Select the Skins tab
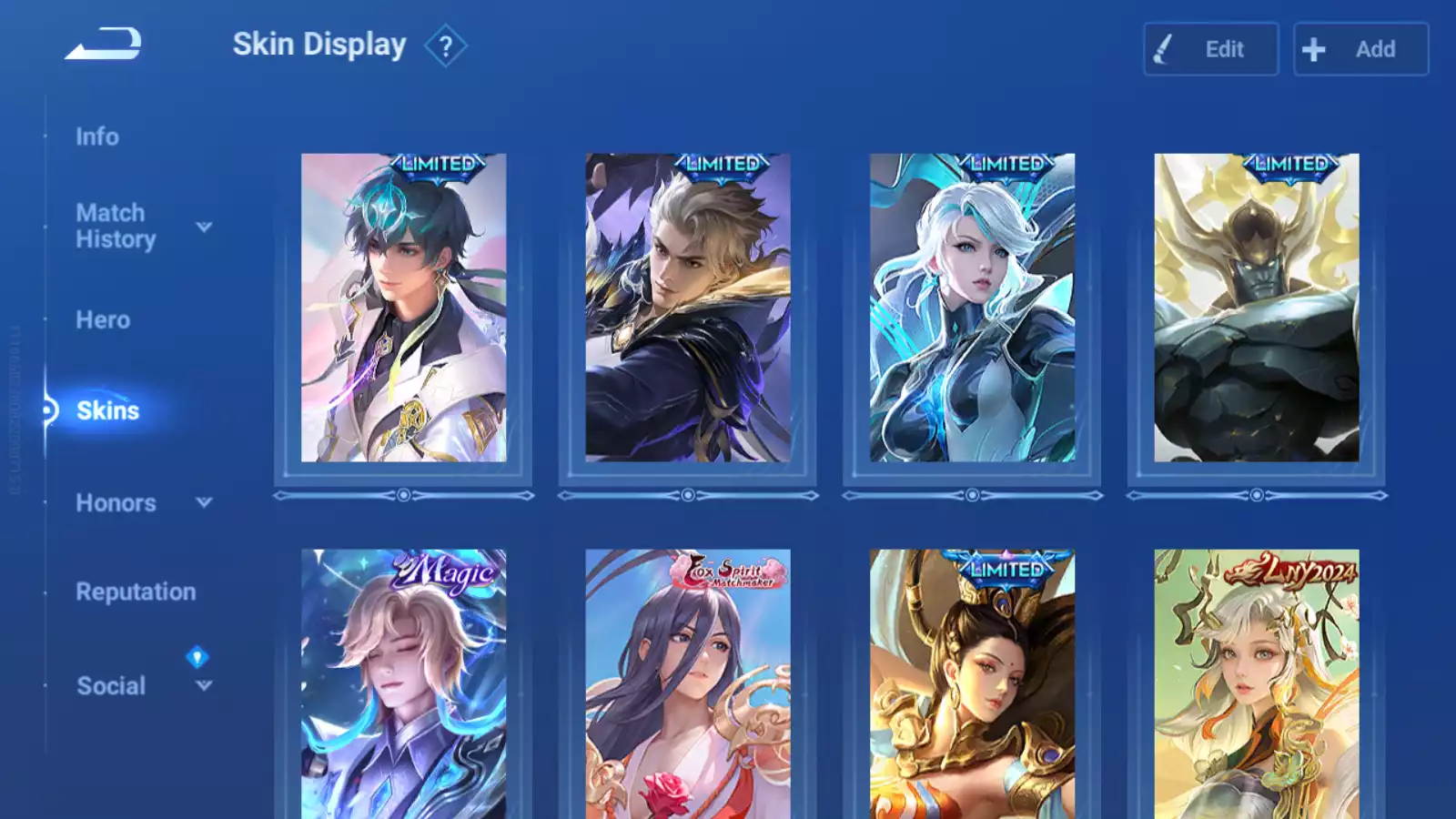Viewport: 1456px width, 819px height. 107,411
